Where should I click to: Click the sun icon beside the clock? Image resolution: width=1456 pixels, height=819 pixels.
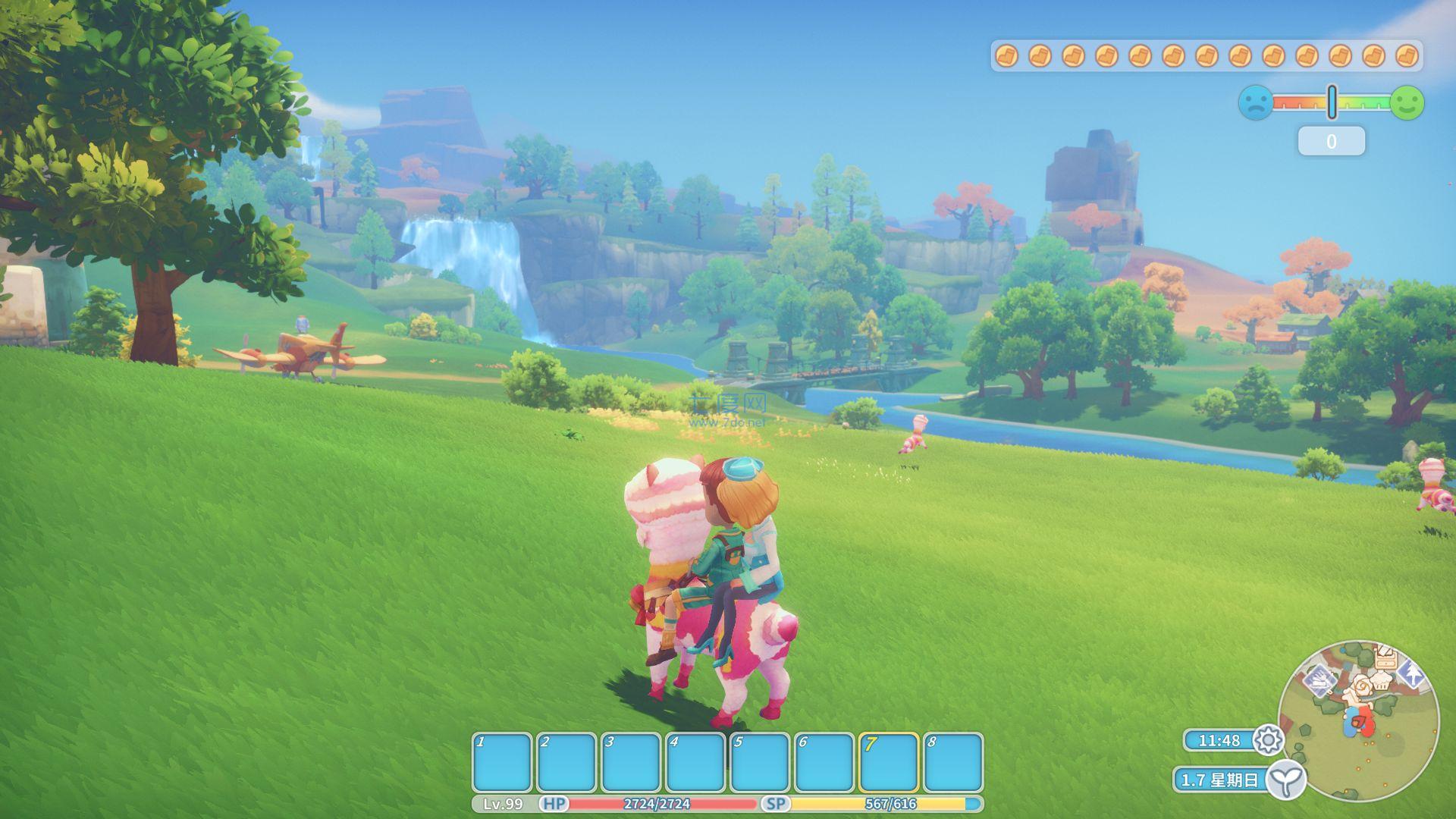point(1269,740)
